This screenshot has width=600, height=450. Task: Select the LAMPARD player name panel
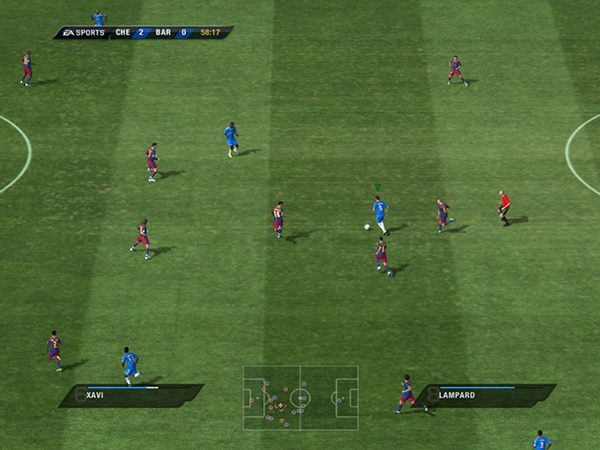[x=487, y=395]
